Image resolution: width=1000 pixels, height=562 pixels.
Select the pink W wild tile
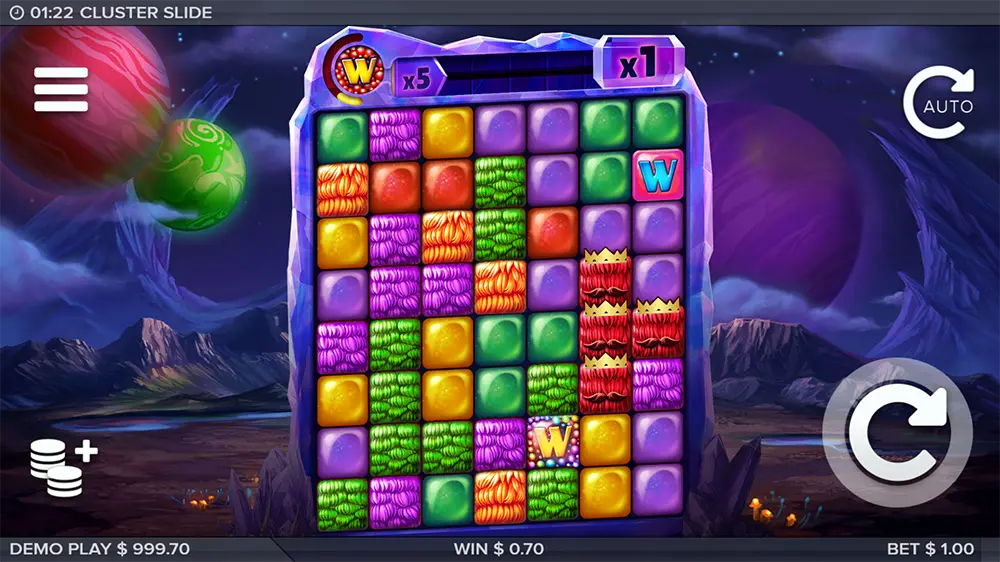click(x=658, y=176)
